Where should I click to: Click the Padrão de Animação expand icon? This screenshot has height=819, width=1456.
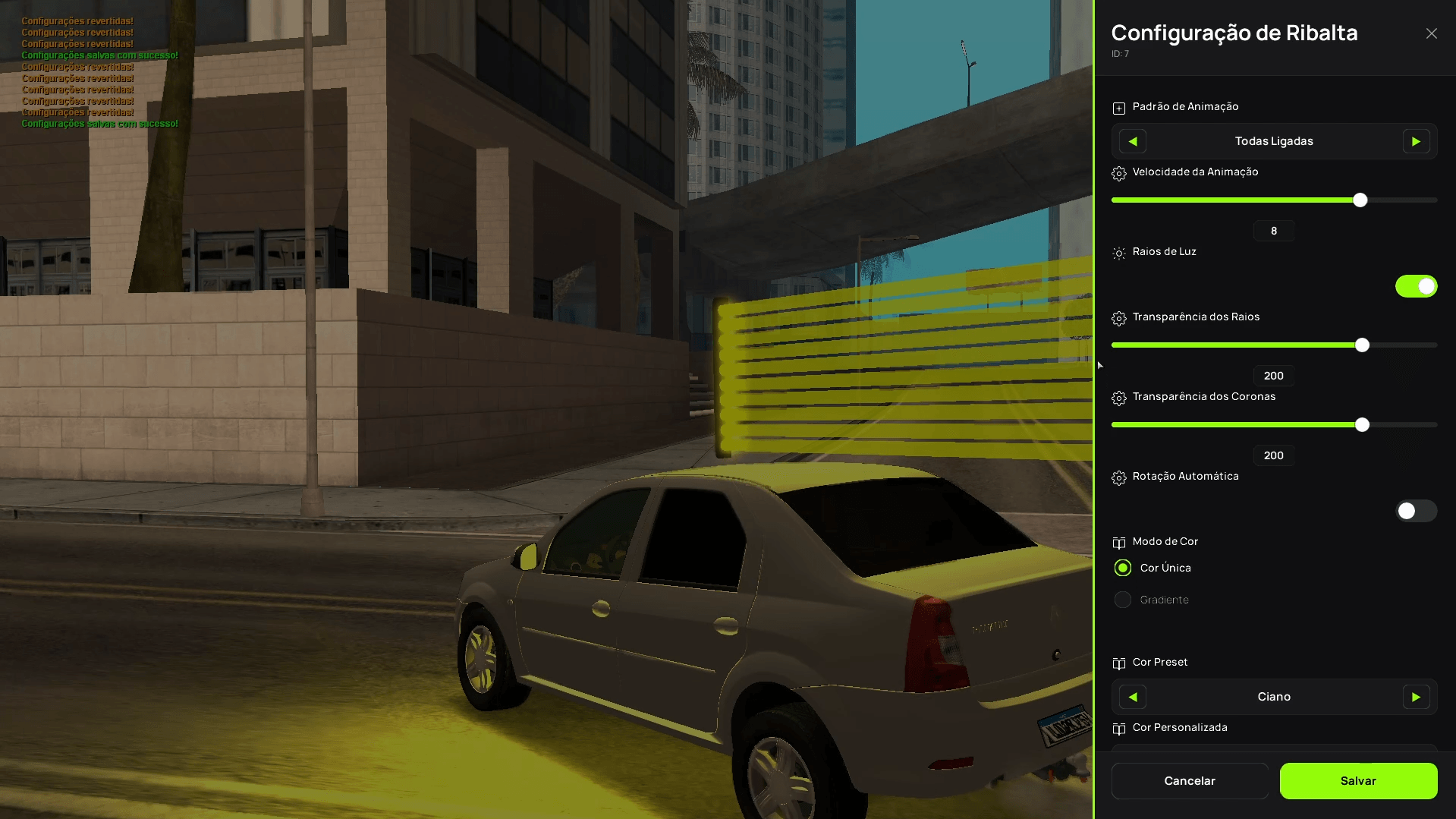point(1118,107)
